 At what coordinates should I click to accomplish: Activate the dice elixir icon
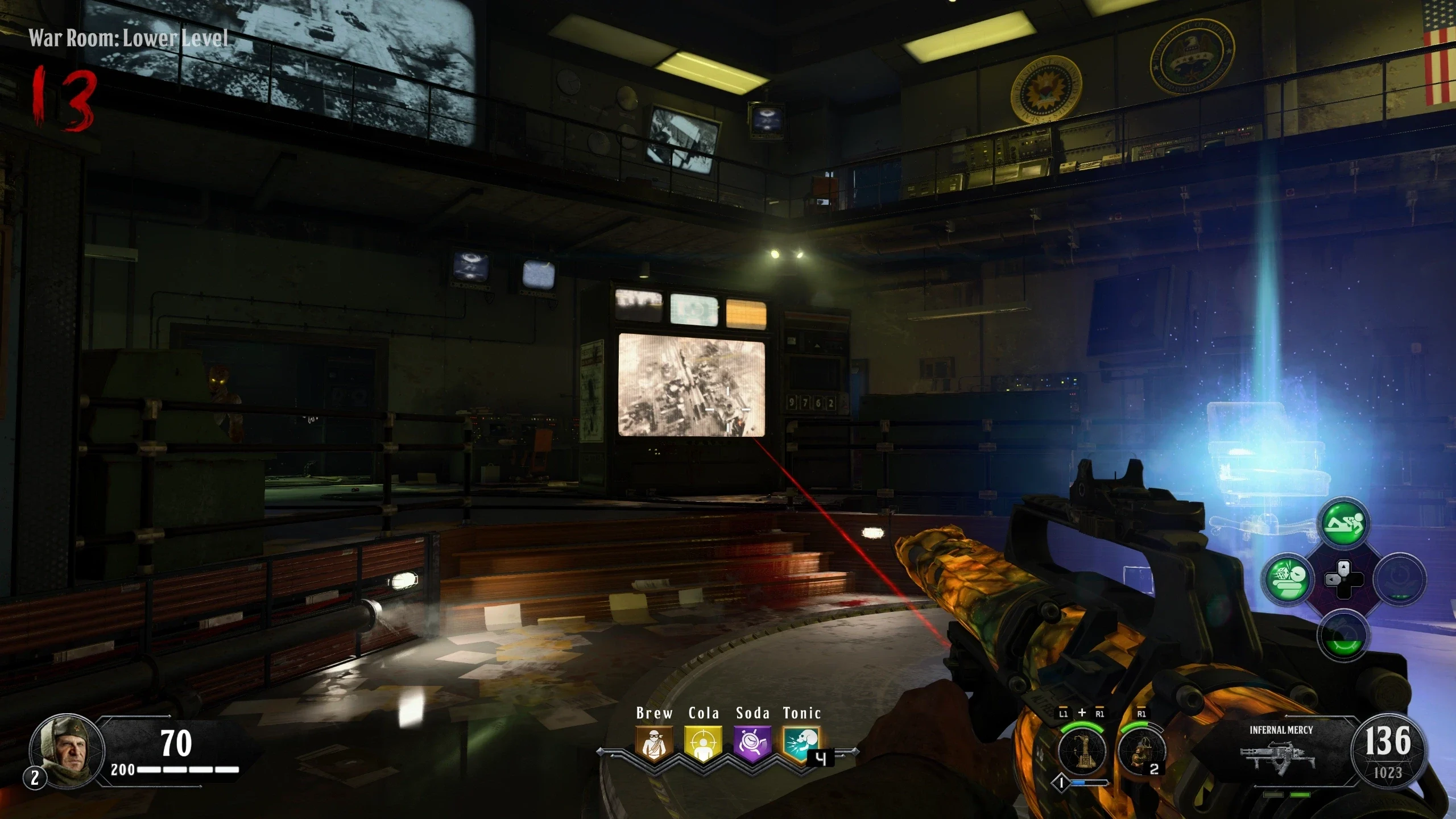[x=1288, y=580]
